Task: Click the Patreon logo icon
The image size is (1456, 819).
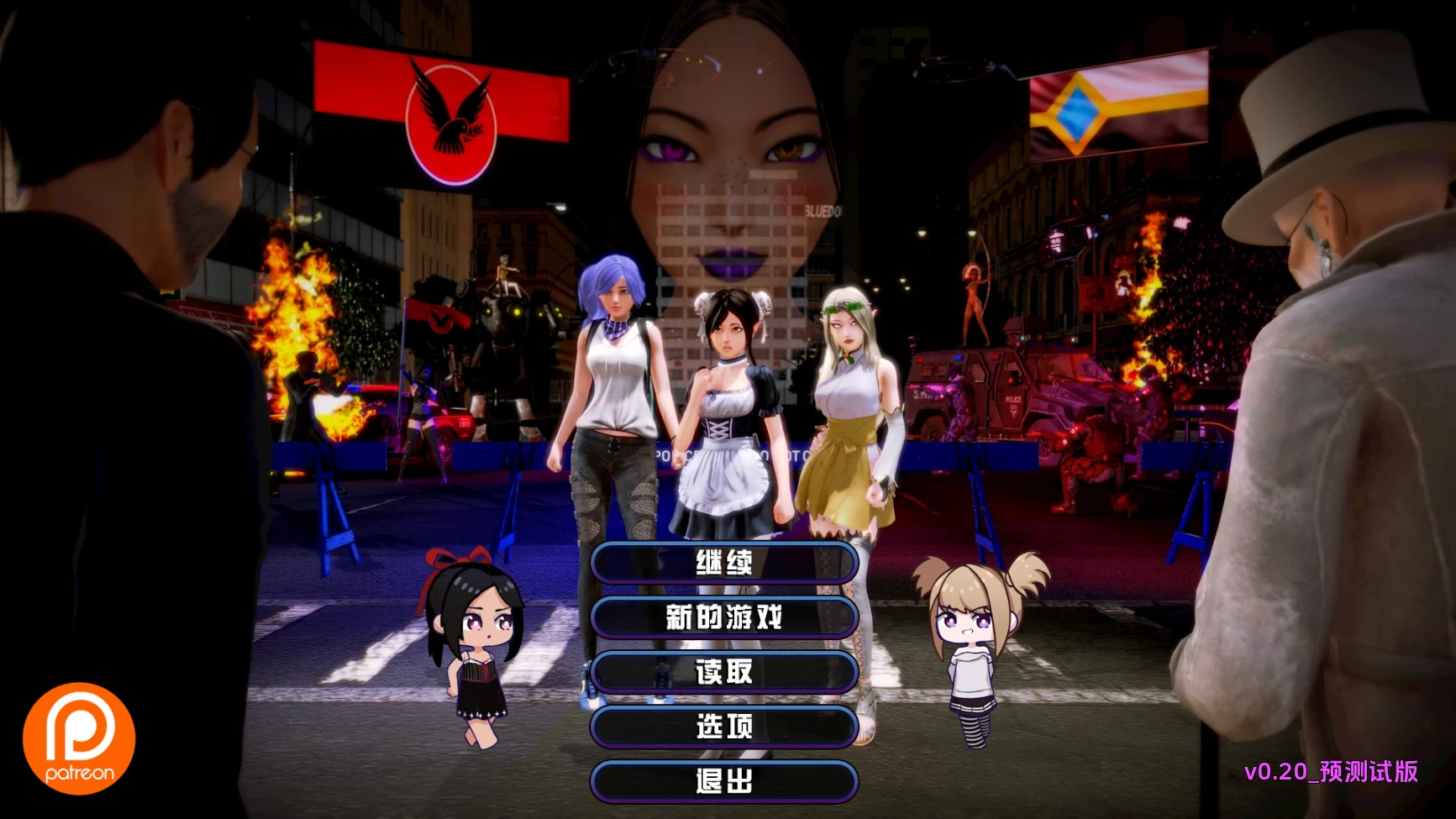Action: (80, 737)
